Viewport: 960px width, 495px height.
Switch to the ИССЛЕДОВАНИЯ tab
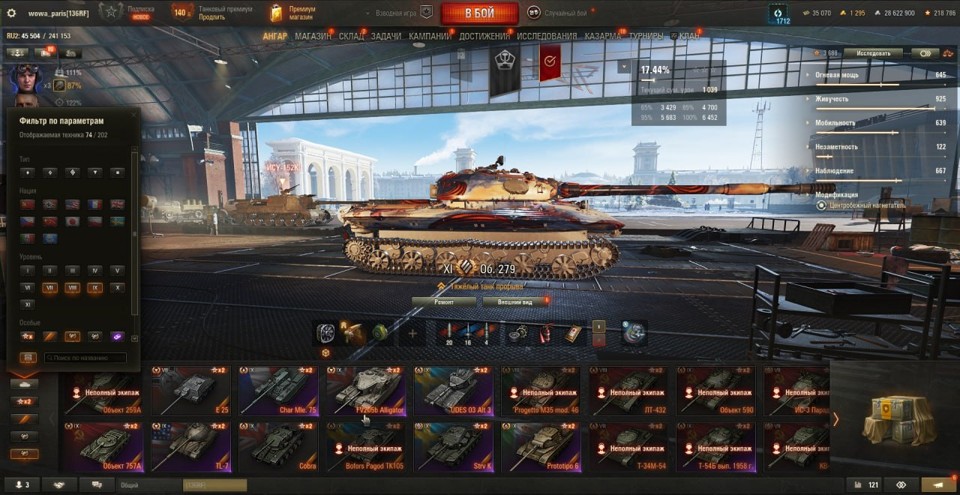tap(546, 36)
